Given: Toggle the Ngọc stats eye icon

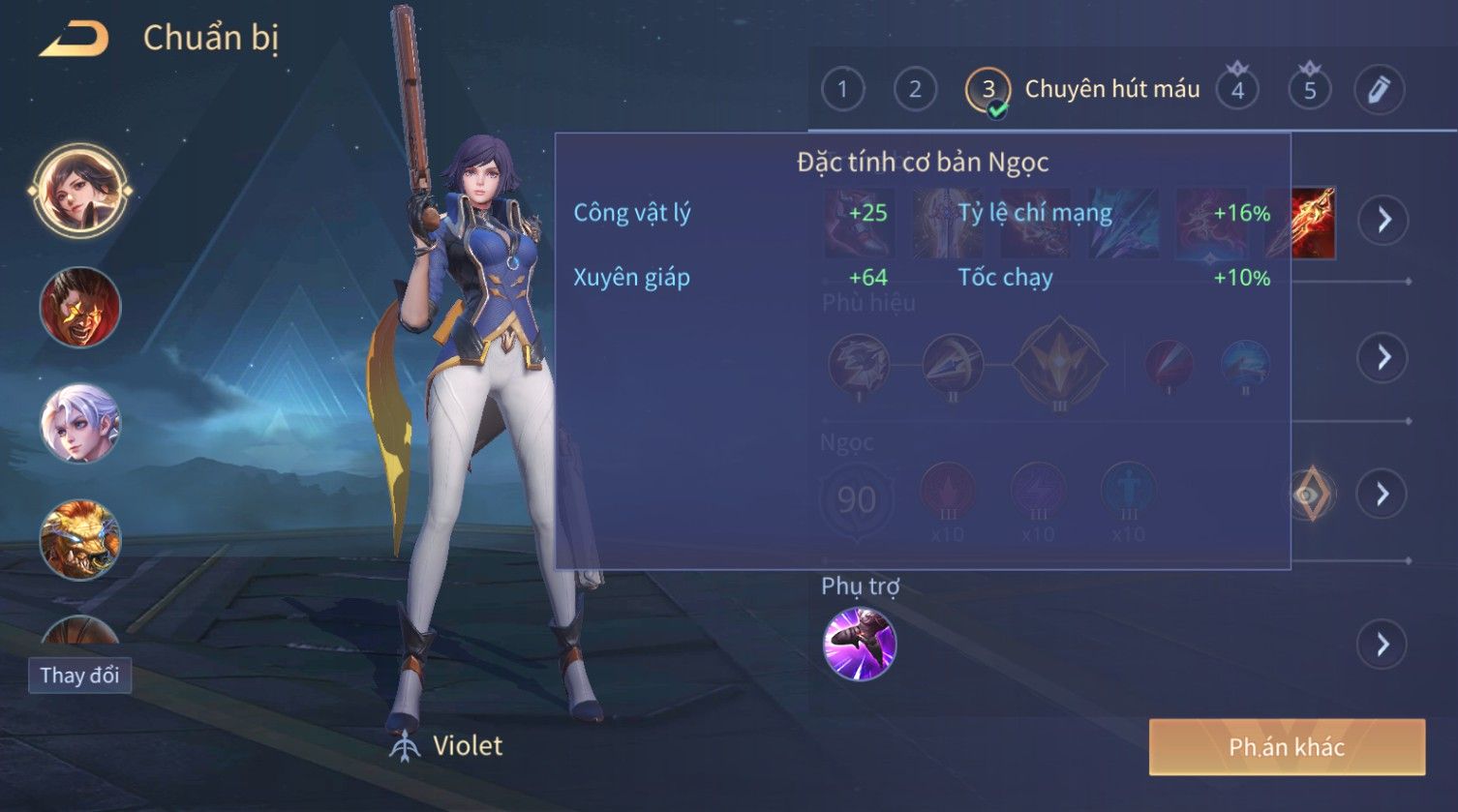Looking at the screenshot, I should click(1310, 496).
